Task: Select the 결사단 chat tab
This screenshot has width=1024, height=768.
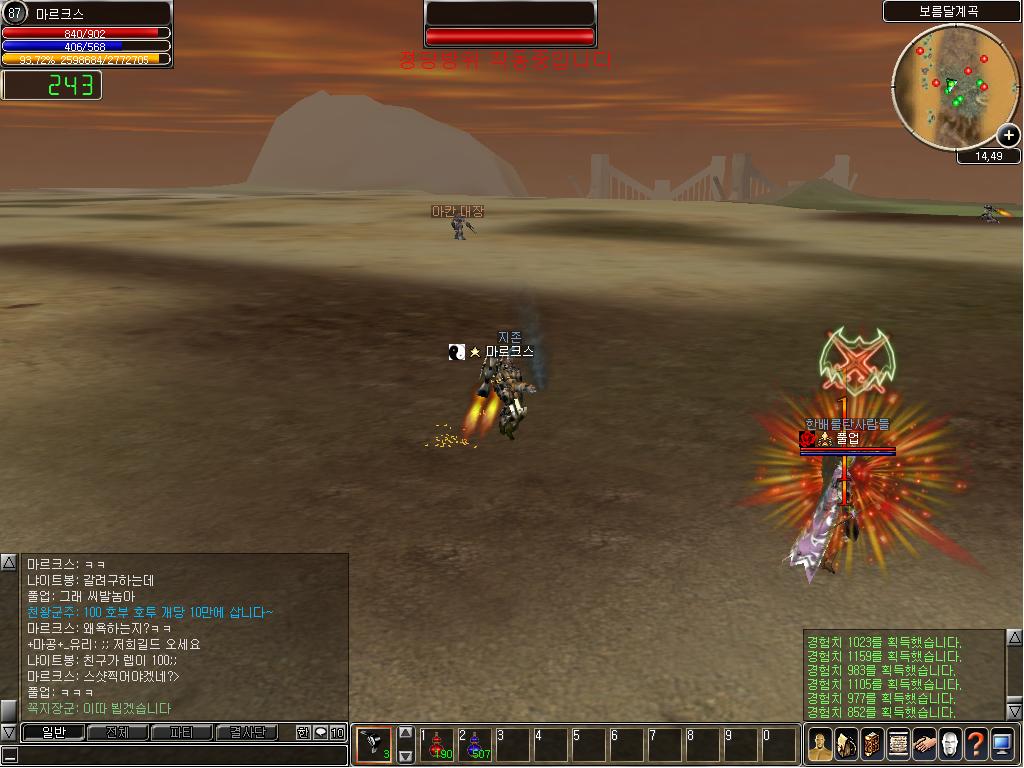Action: pyautogui.click(x=246, y=732)
